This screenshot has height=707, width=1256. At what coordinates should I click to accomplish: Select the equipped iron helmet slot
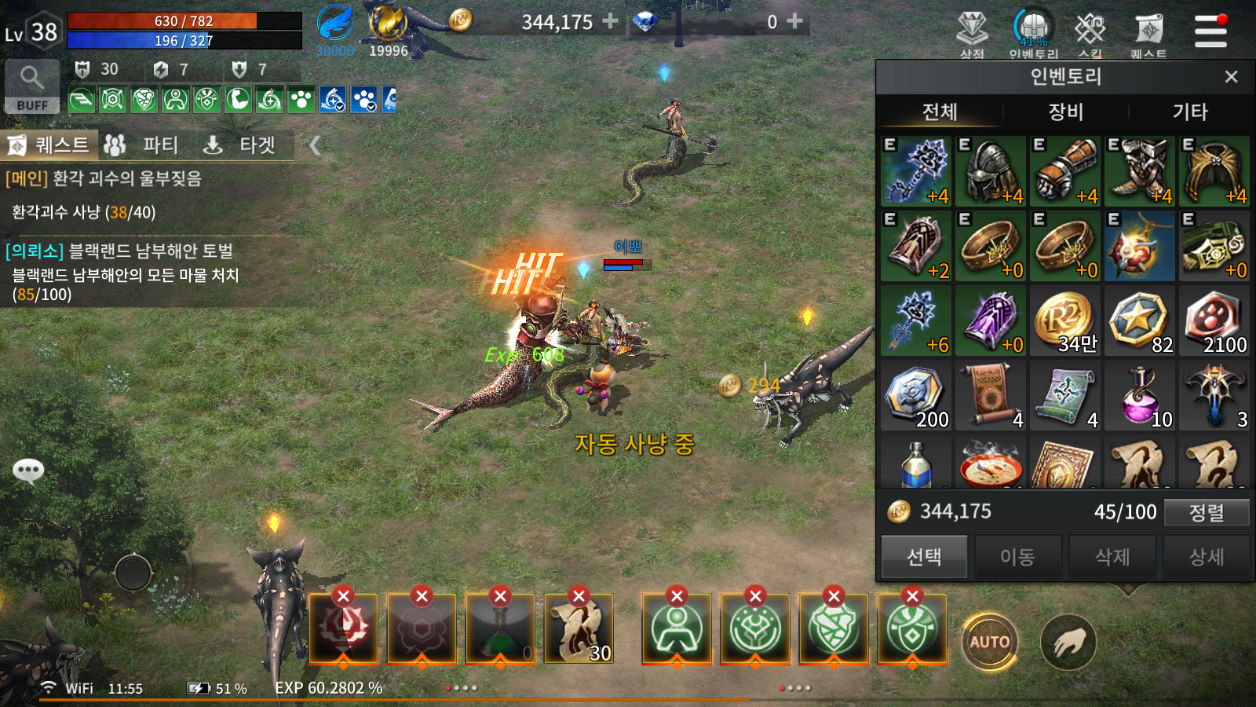tap(991, 171)
